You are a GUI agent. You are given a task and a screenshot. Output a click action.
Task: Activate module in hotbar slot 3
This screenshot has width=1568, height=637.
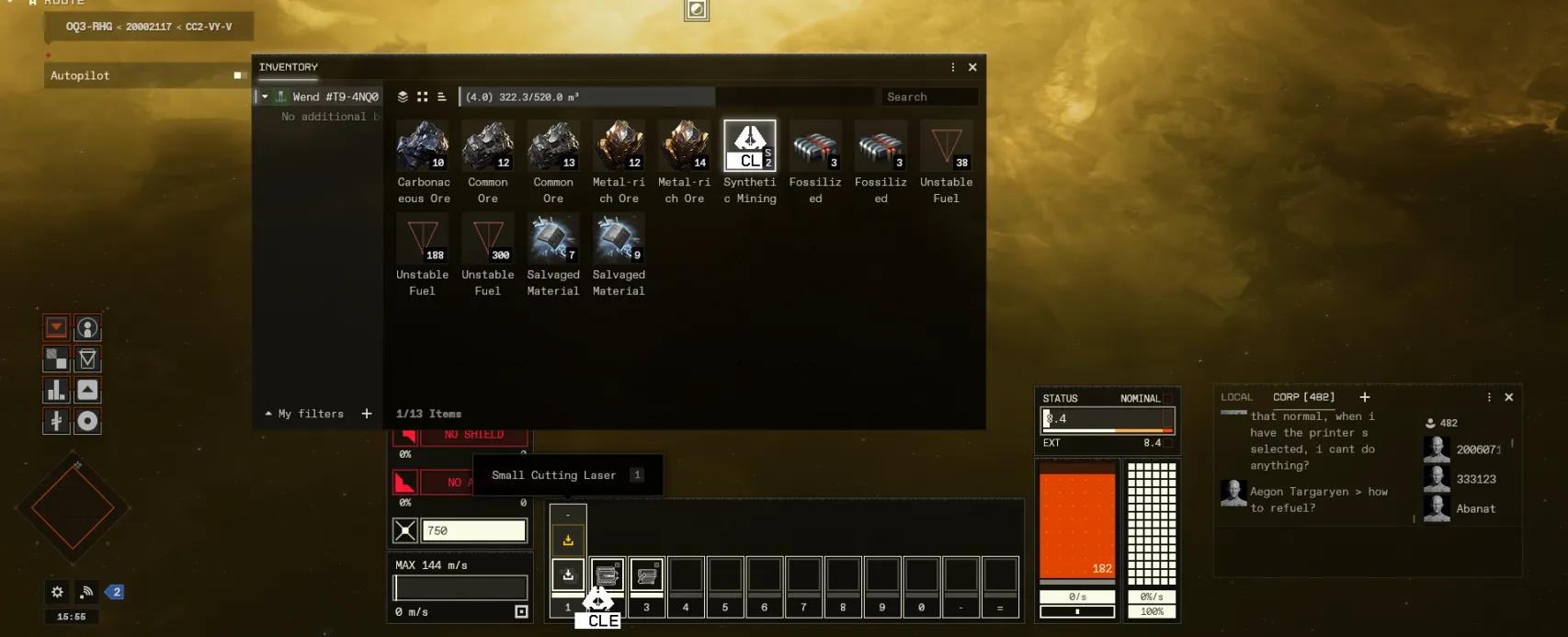(646, 575)
